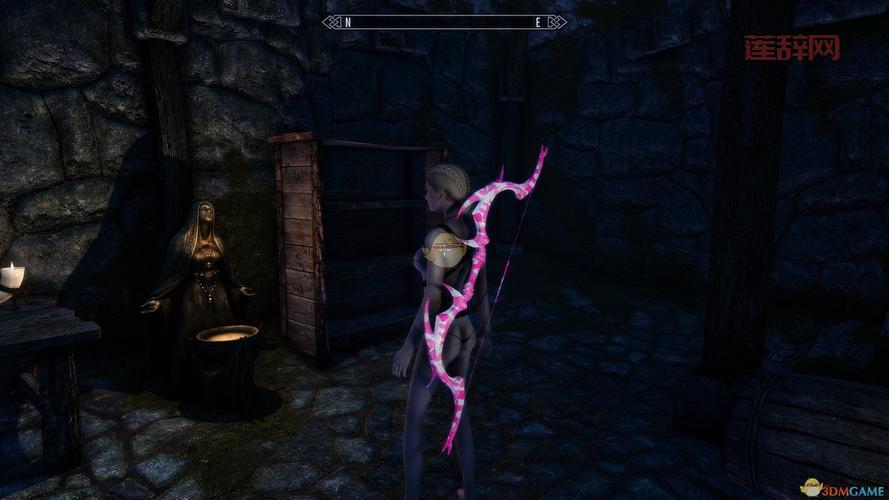The height and width of the screenshot is (500, 889).
Task: Click the compass bar showing N and E
Action: (444, 21)
